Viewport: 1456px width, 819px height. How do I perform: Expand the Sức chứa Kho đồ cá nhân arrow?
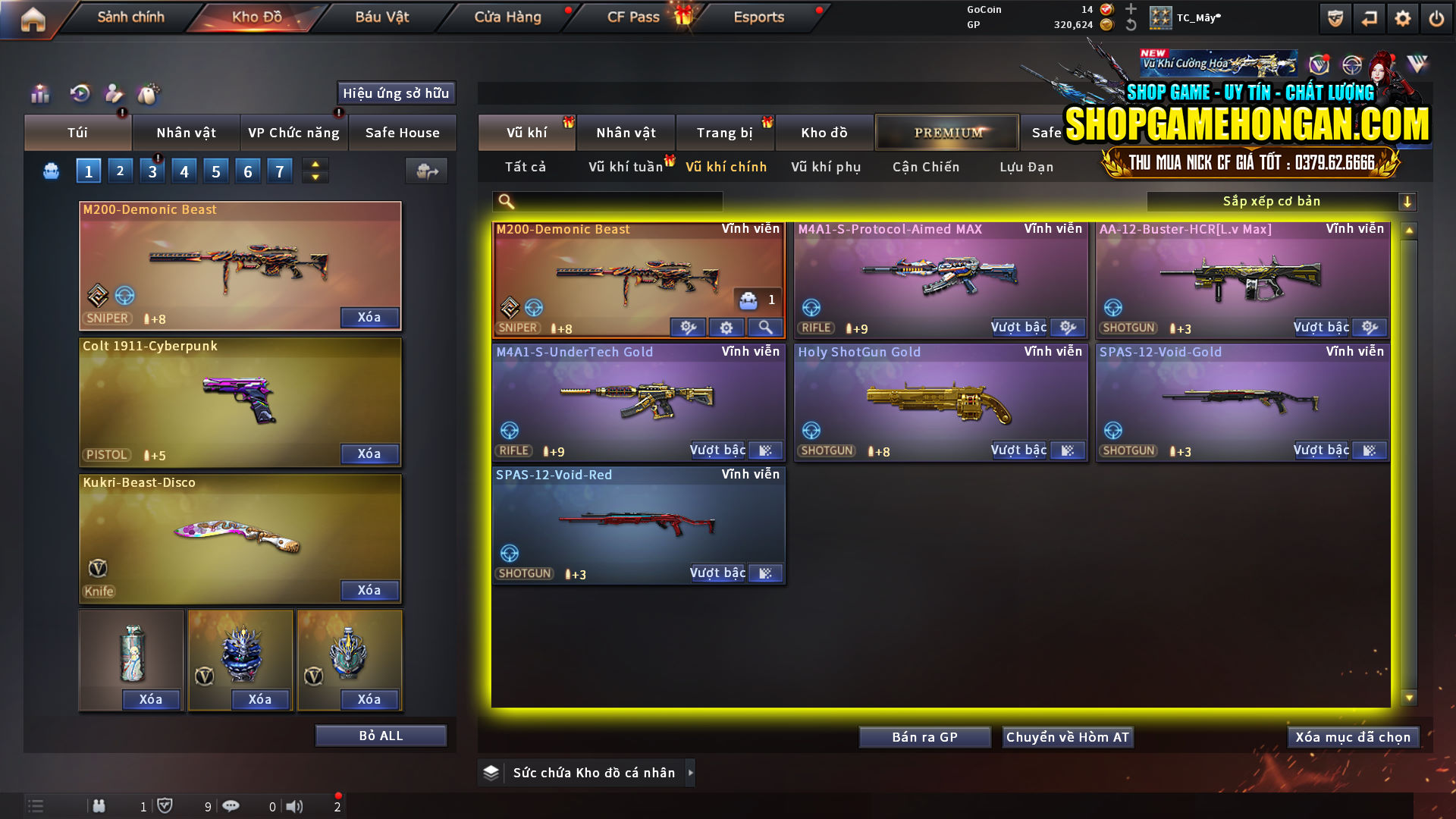(x=691, y=773)
